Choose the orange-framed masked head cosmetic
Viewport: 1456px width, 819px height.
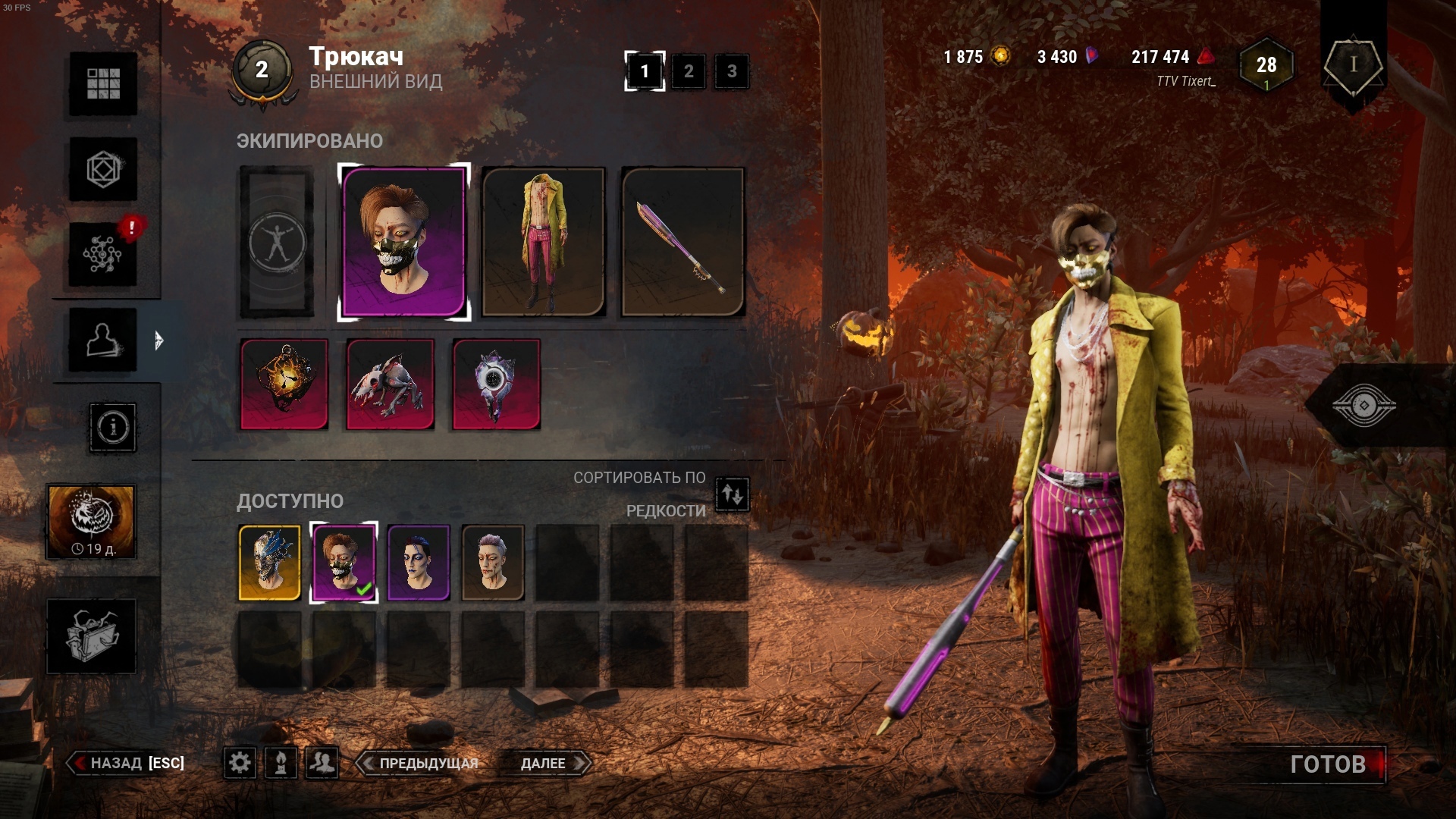pyautogui.click(x=270, y=562)
